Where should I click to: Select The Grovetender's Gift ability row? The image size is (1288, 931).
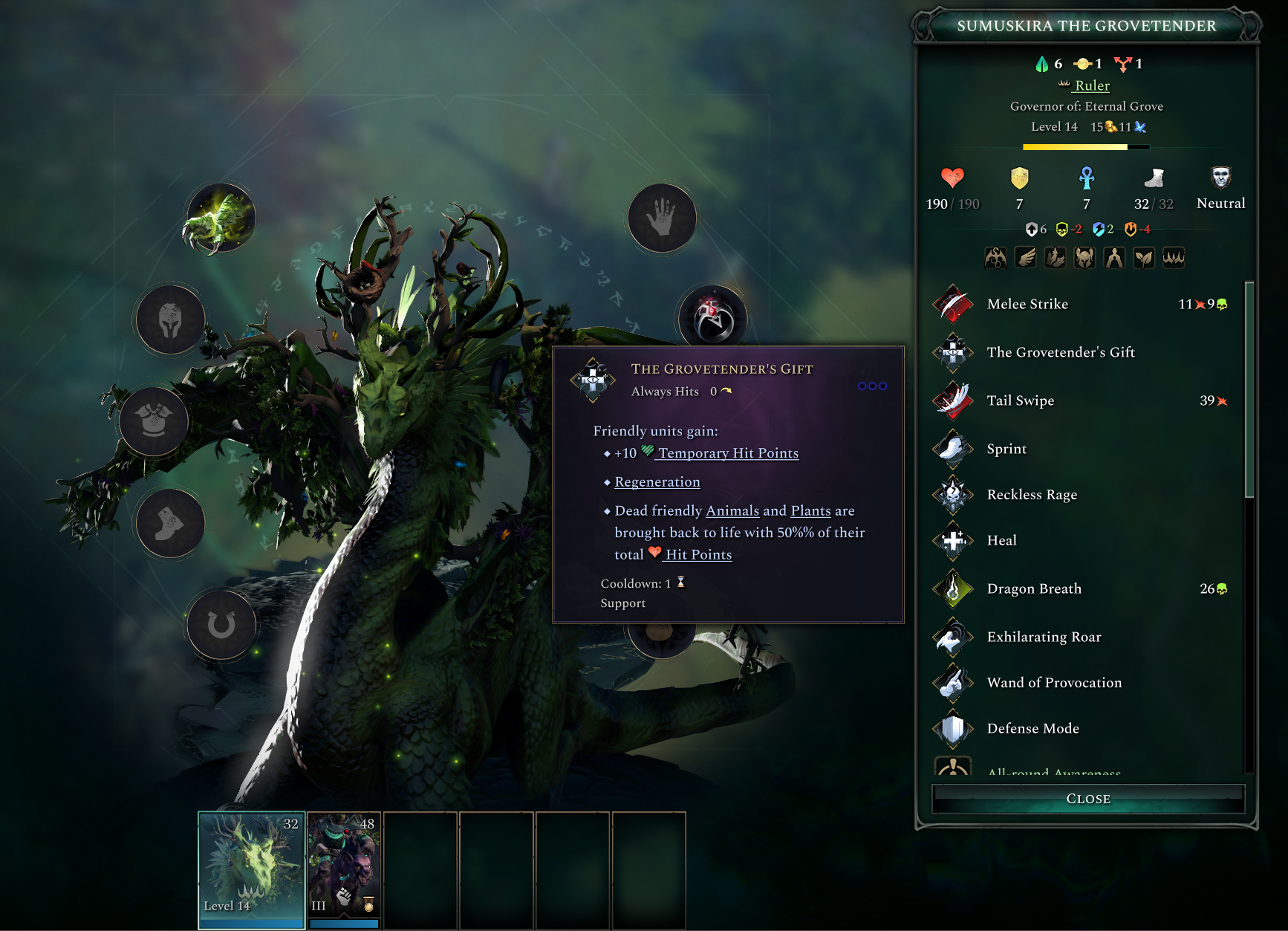click(x=1060, y=352)
